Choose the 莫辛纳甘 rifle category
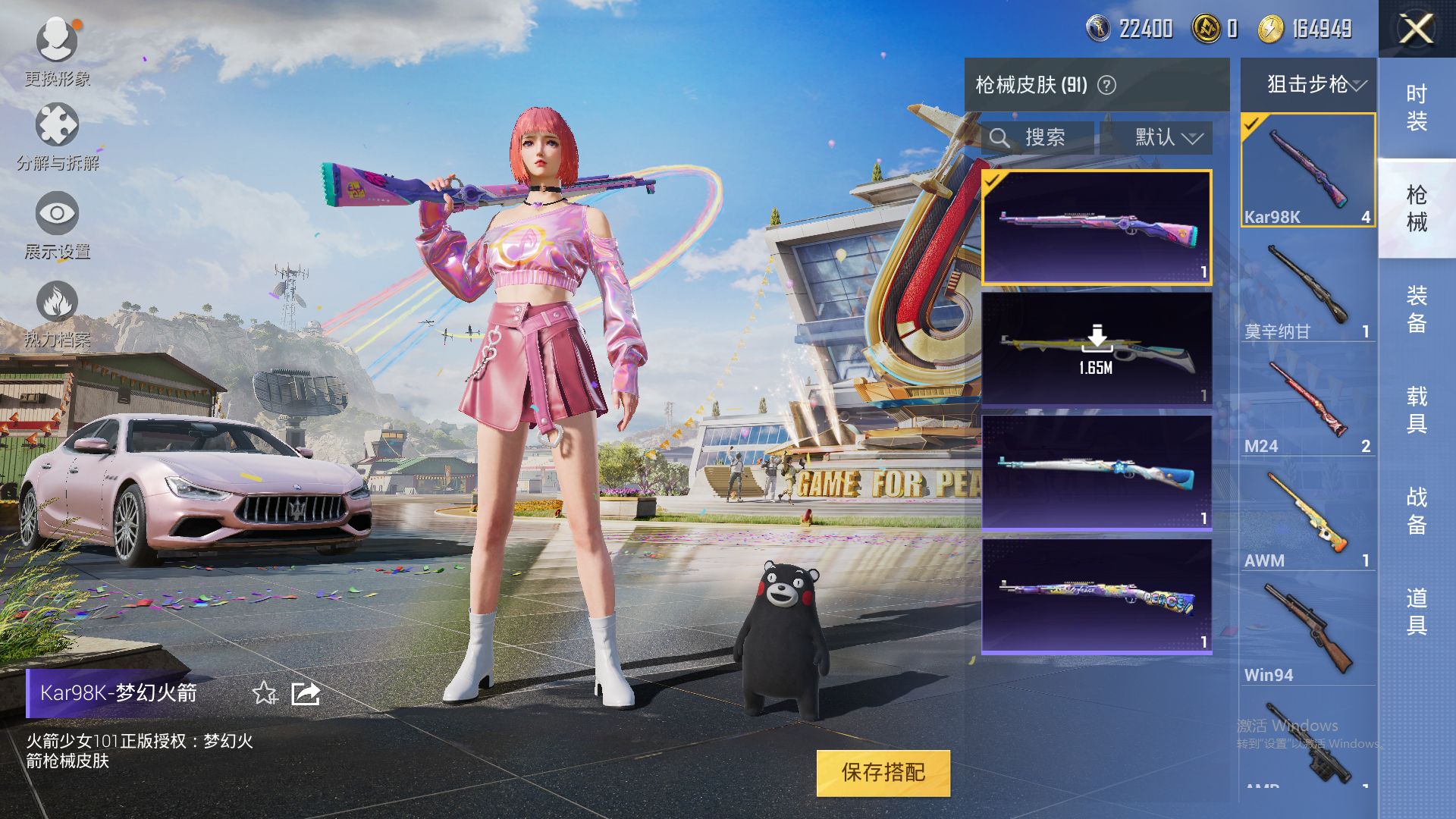Viewport: 1456px width, 819px height. tap(1308, 292)
